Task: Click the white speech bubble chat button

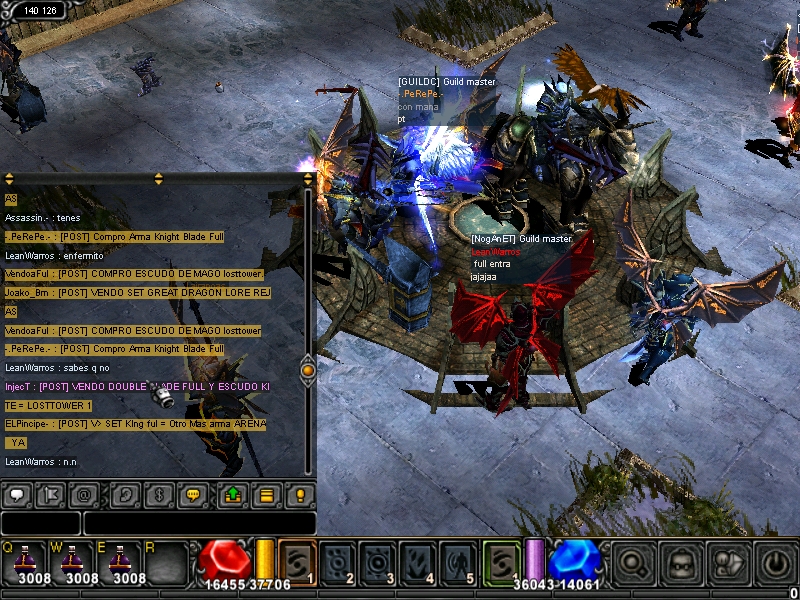Action: coord(18,495)
